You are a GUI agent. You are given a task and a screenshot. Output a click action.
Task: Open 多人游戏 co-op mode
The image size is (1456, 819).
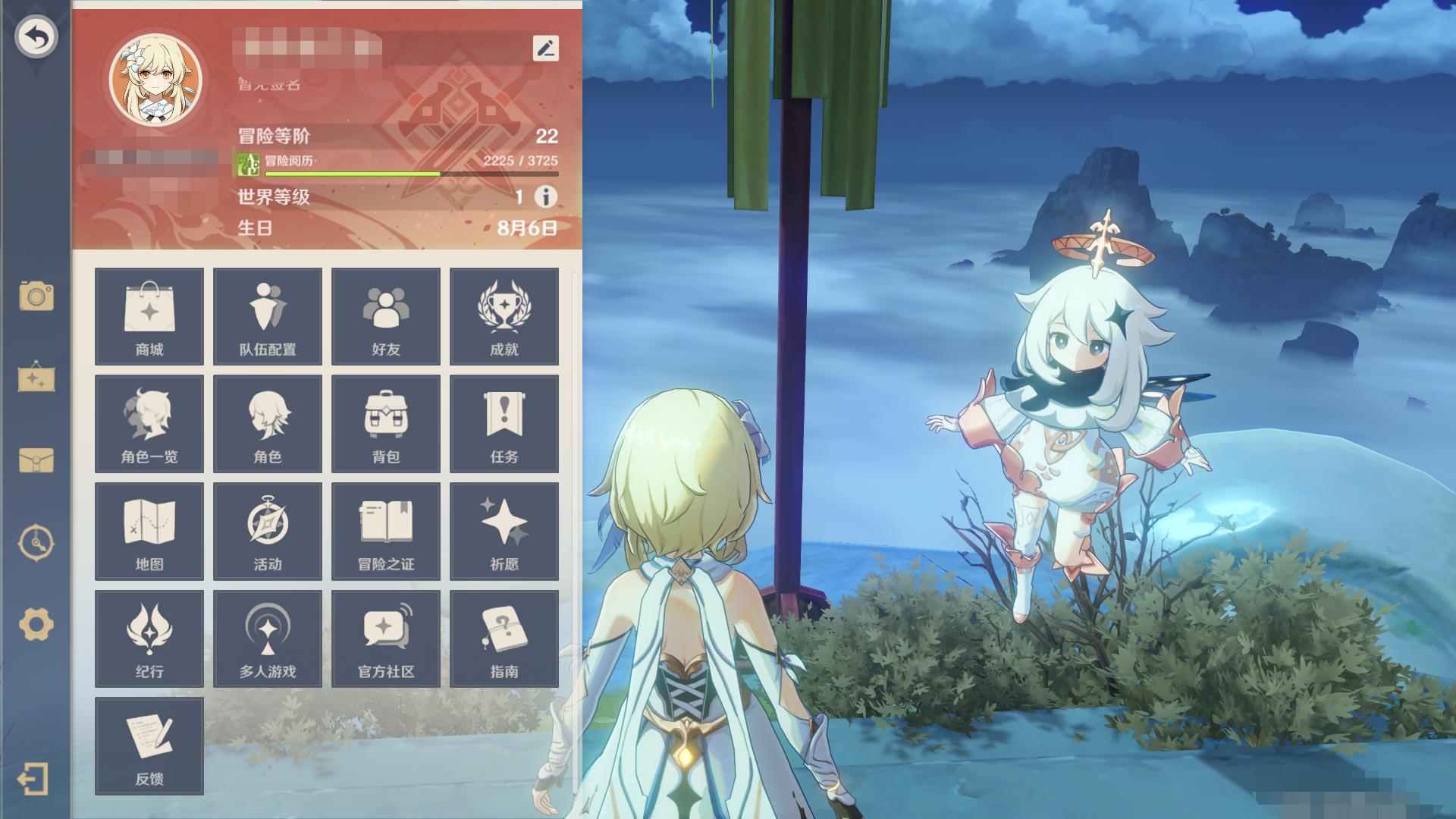tap(268, 639)
